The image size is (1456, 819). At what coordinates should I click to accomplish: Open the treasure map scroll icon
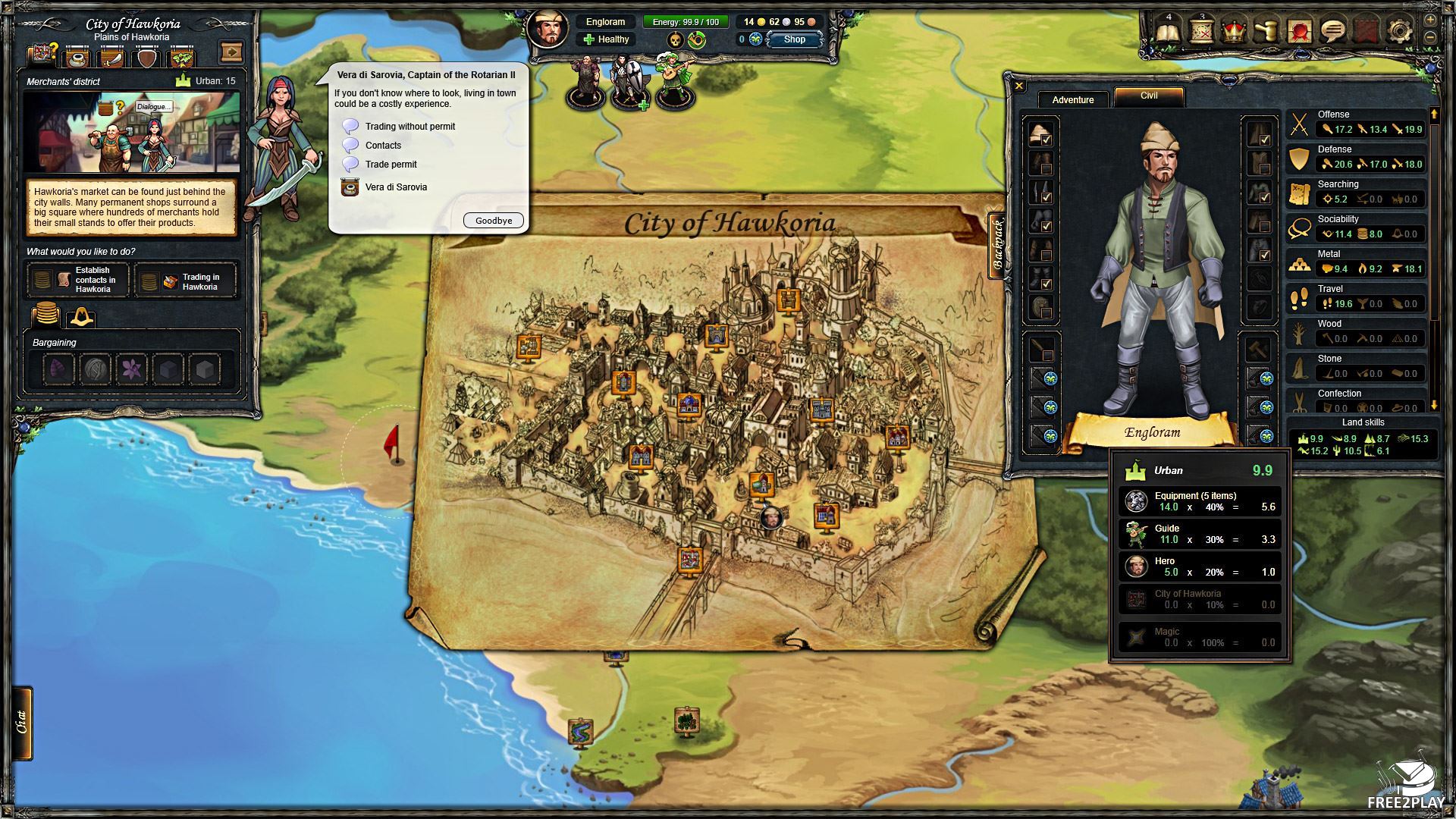(x=1202, y=32)
